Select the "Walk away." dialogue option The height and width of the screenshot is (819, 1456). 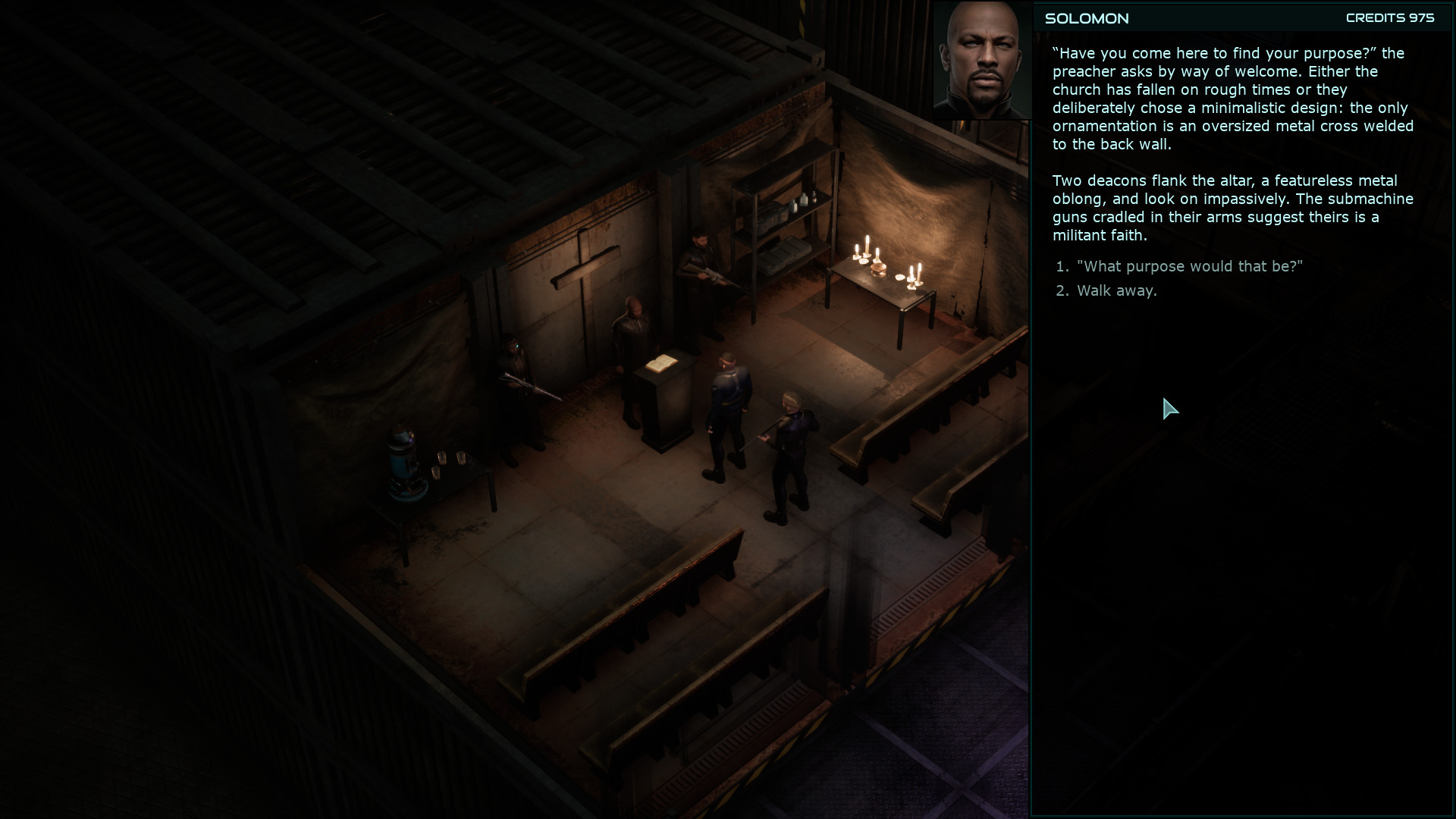tap(1117, 290)
